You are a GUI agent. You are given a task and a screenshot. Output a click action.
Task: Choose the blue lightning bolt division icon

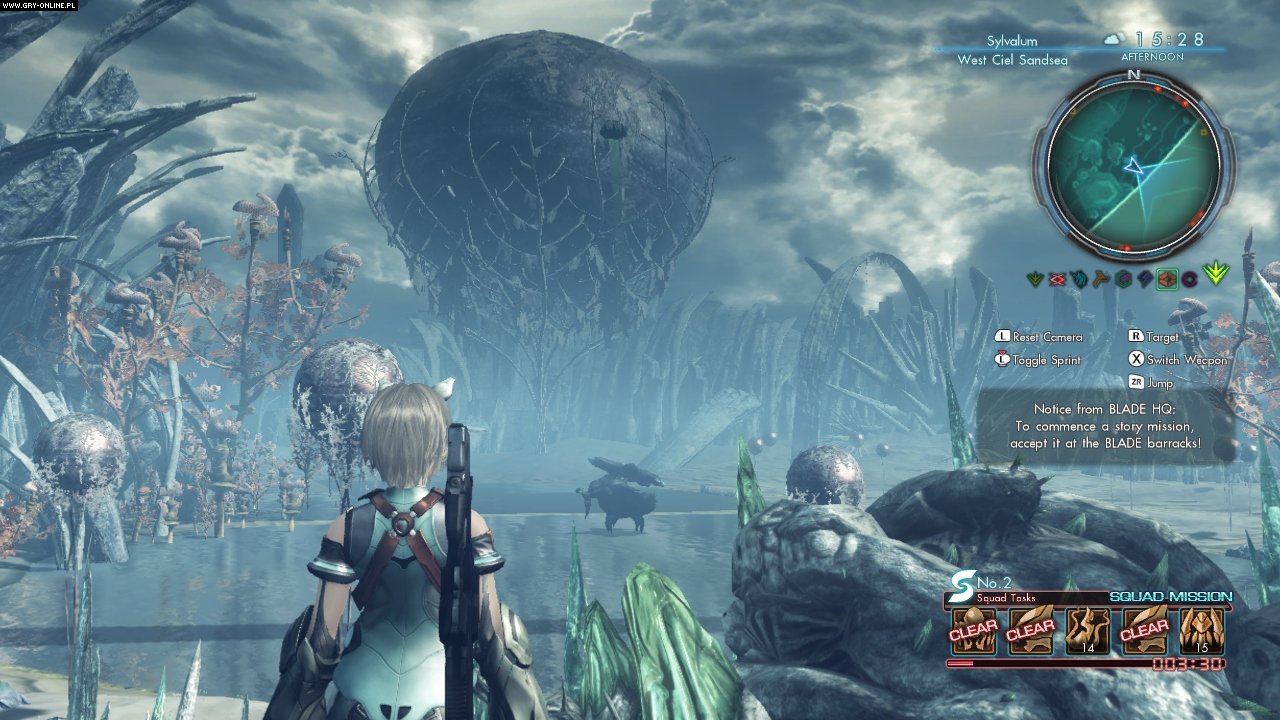click(x=1143, y=280)
